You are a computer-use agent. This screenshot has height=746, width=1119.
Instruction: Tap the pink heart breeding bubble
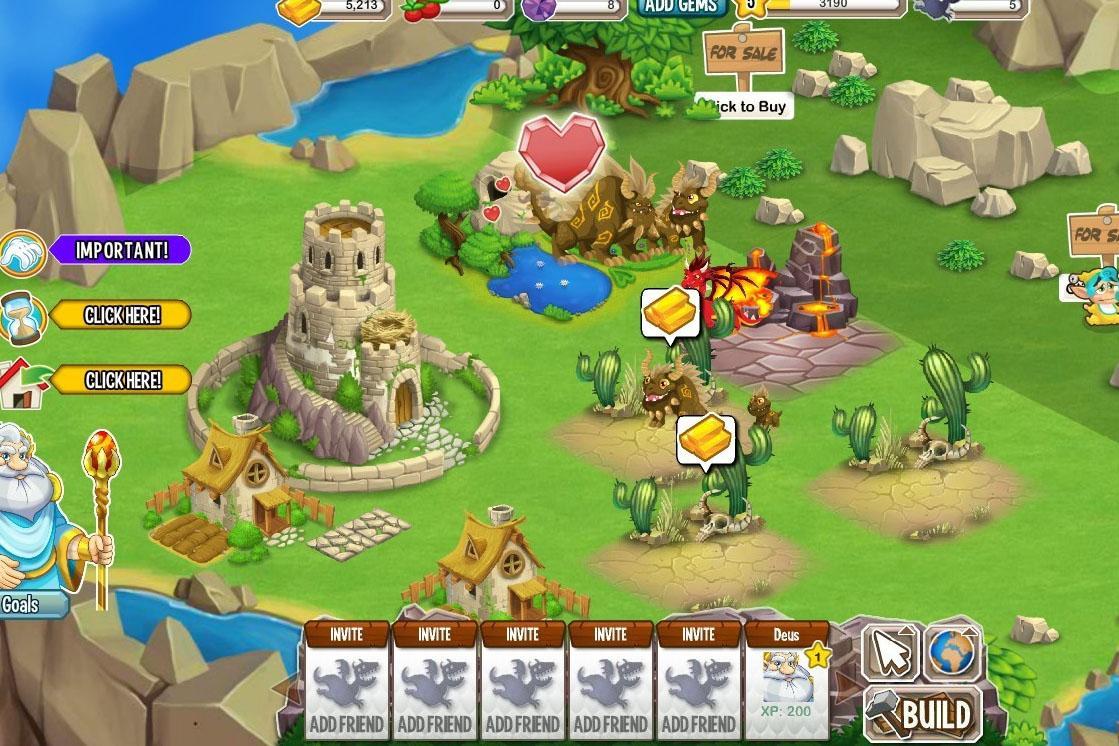(561, 150)
